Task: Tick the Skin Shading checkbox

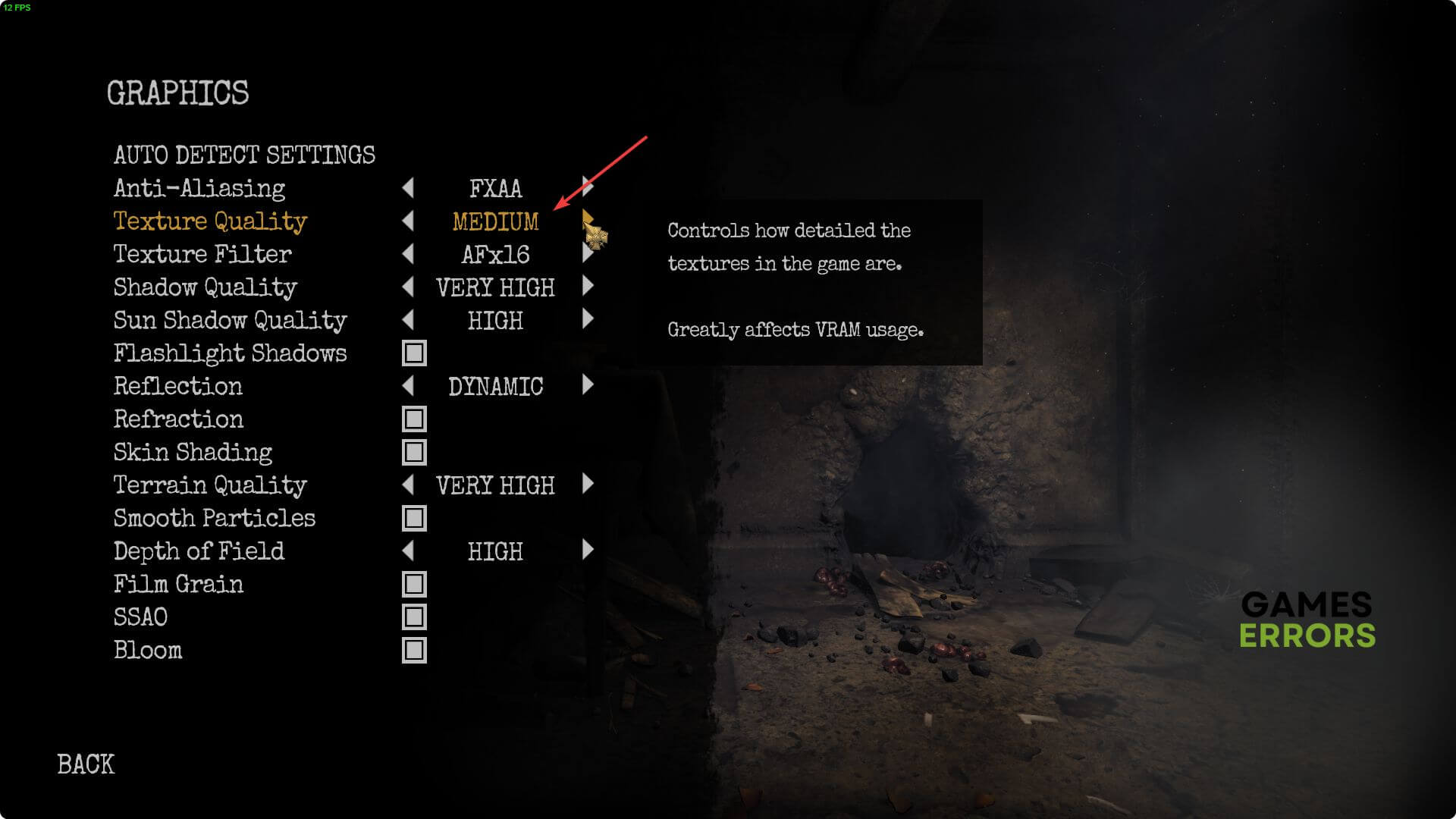Action: coord(414,453)
